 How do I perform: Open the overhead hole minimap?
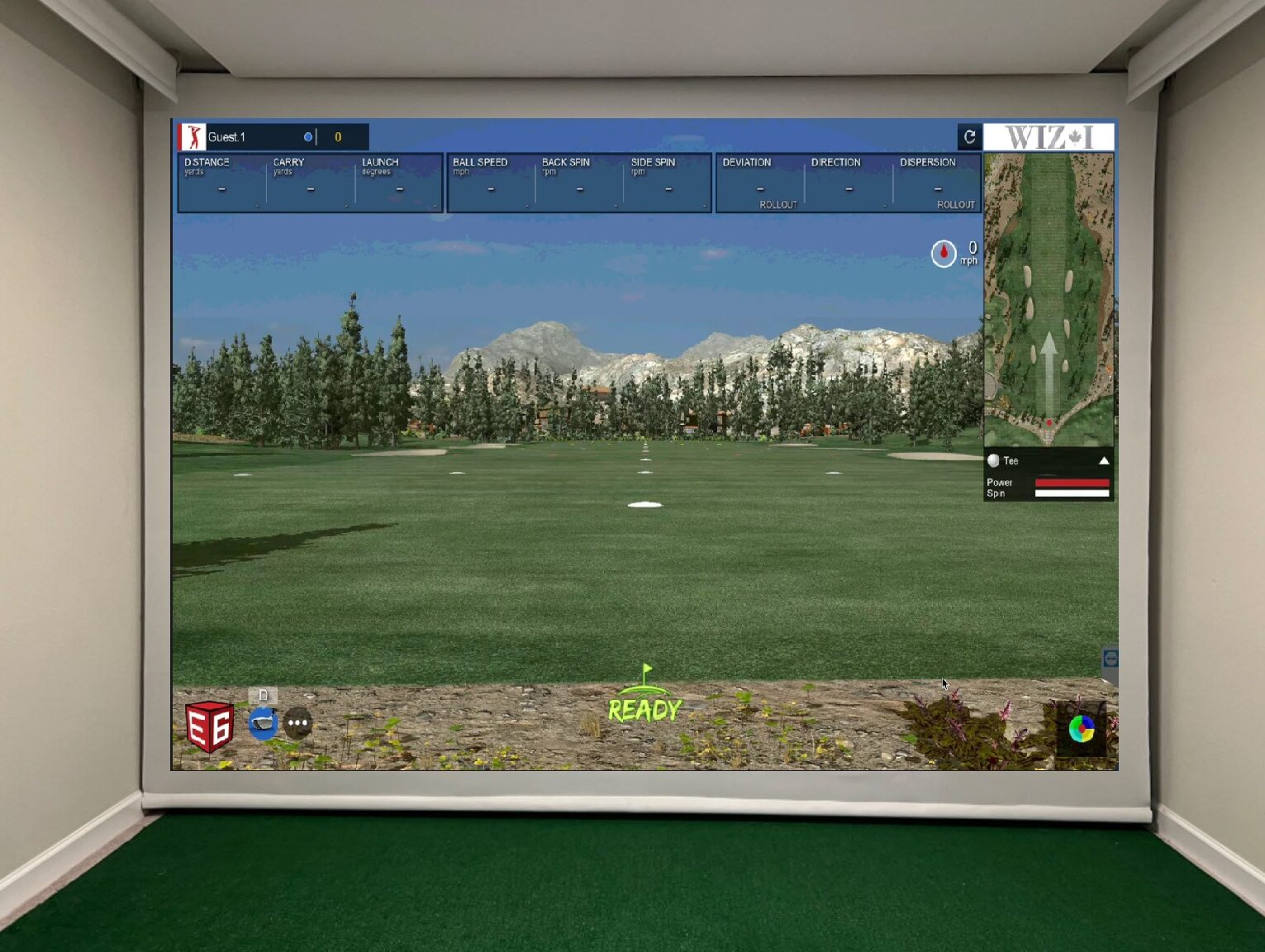pyautogui.click(x=1049, y=299)
